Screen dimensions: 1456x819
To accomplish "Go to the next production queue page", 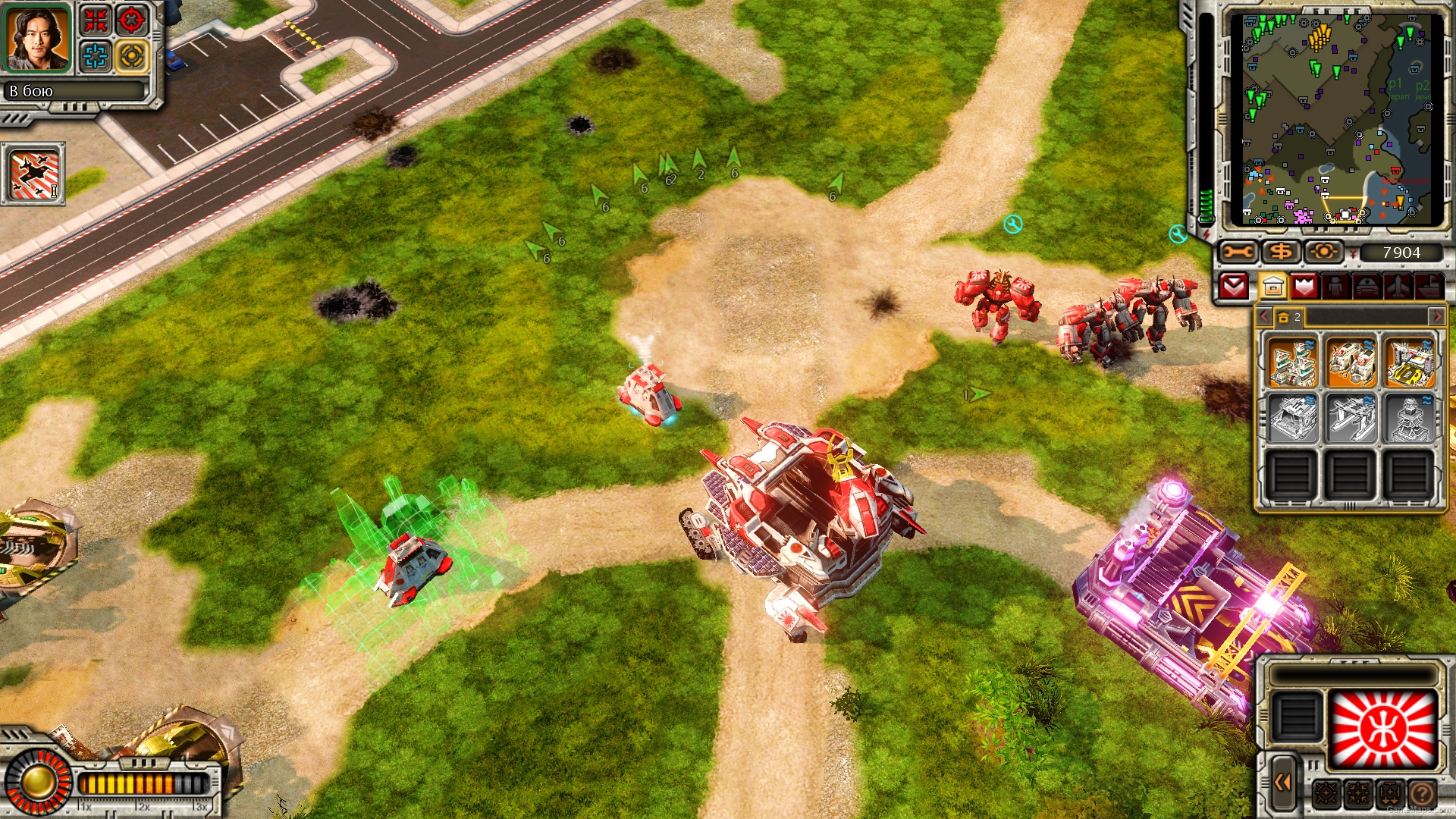I will pos(1436,316).
